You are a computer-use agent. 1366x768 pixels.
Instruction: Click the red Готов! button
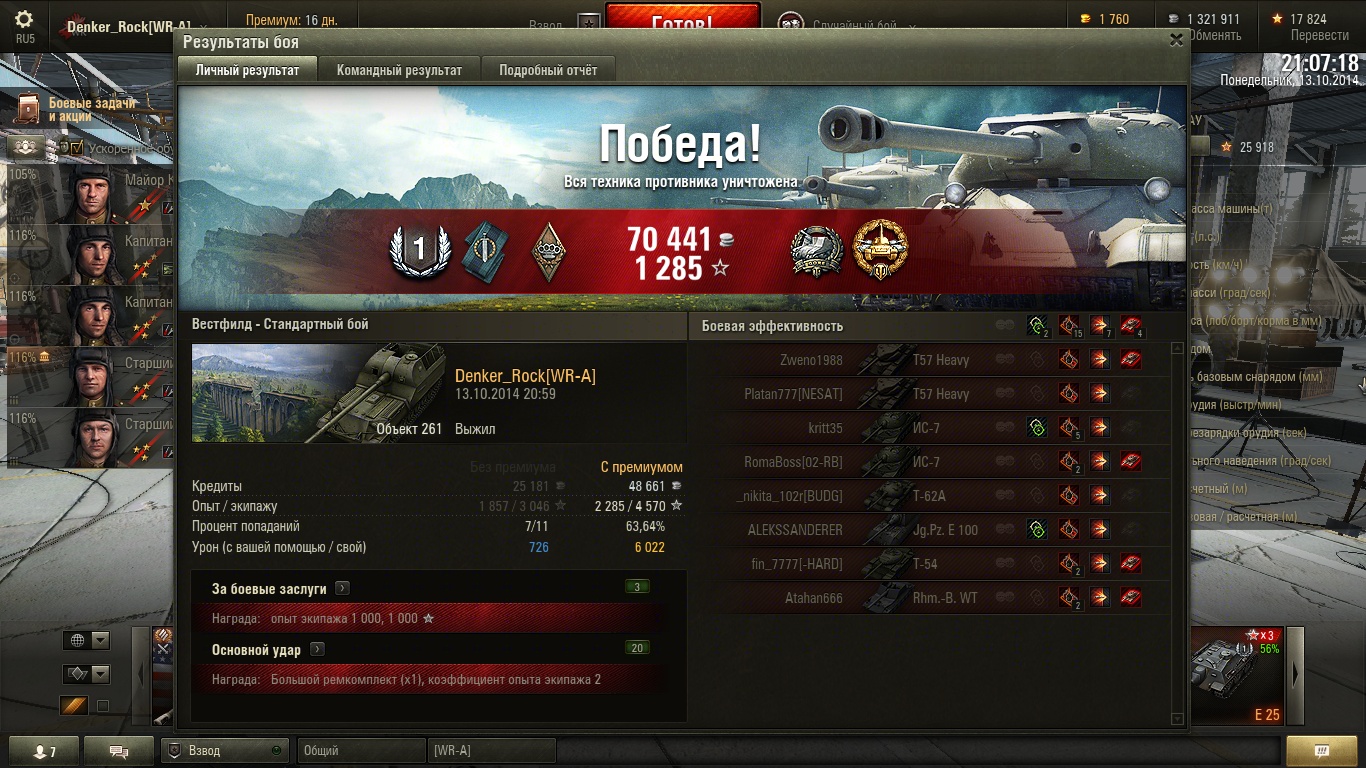[x=683, y=20]
